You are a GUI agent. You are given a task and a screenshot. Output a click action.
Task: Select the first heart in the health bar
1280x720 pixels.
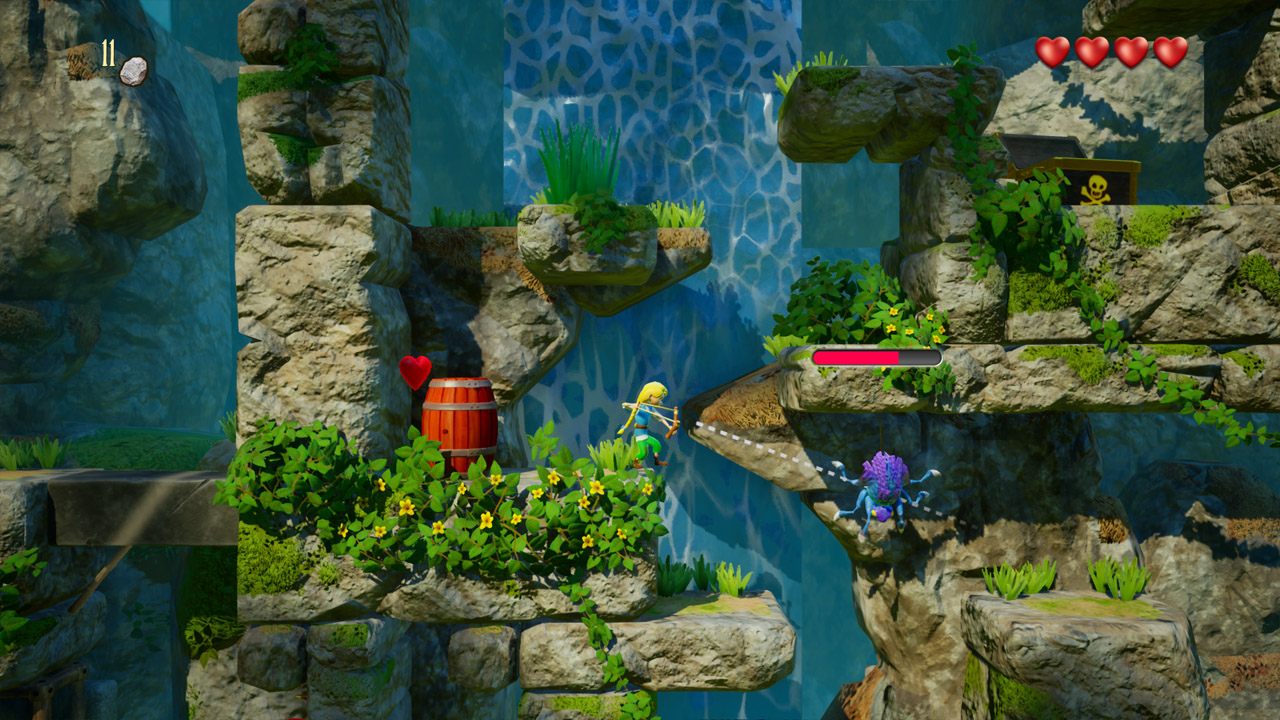[x=1053, y=50]
